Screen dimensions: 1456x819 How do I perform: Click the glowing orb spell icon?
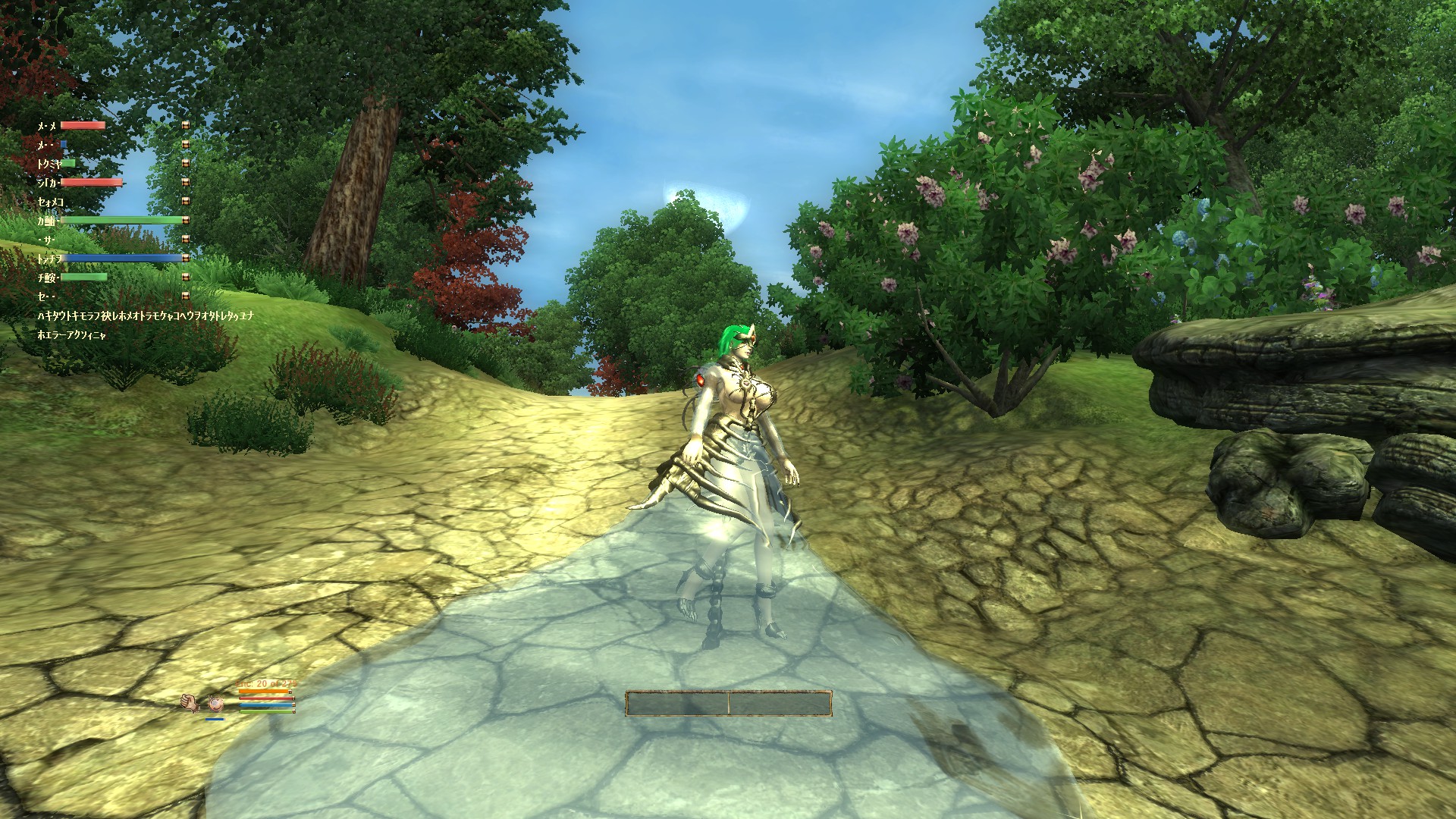click(215, 704)
